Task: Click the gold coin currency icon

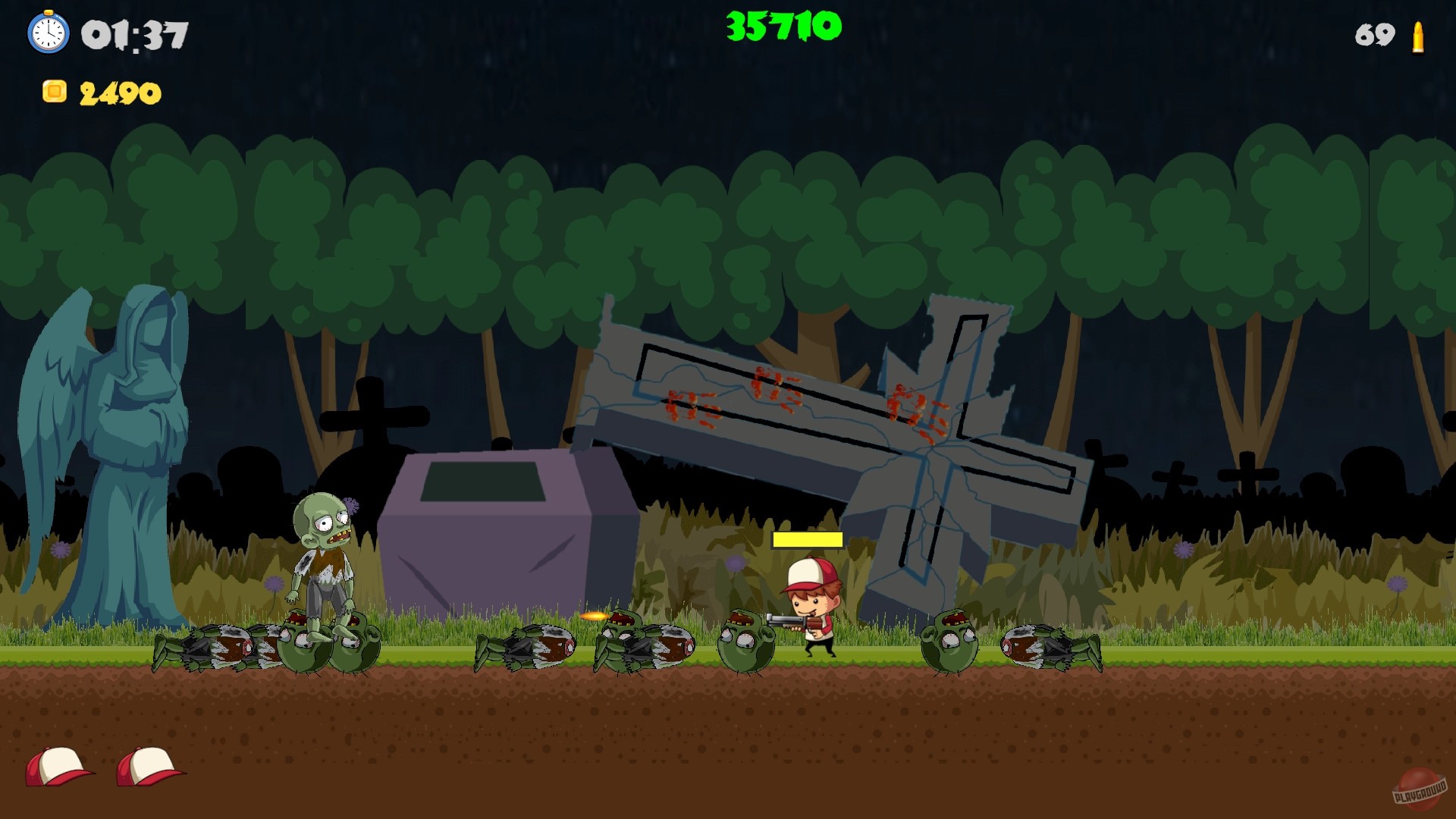Action: (53, 91)
